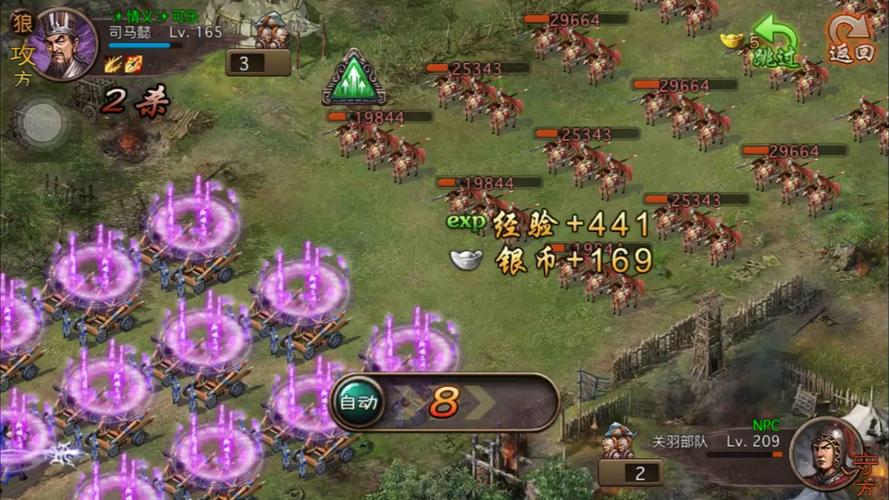
Task: Tap the translucent grey circle control
Action: click(41, 122)
